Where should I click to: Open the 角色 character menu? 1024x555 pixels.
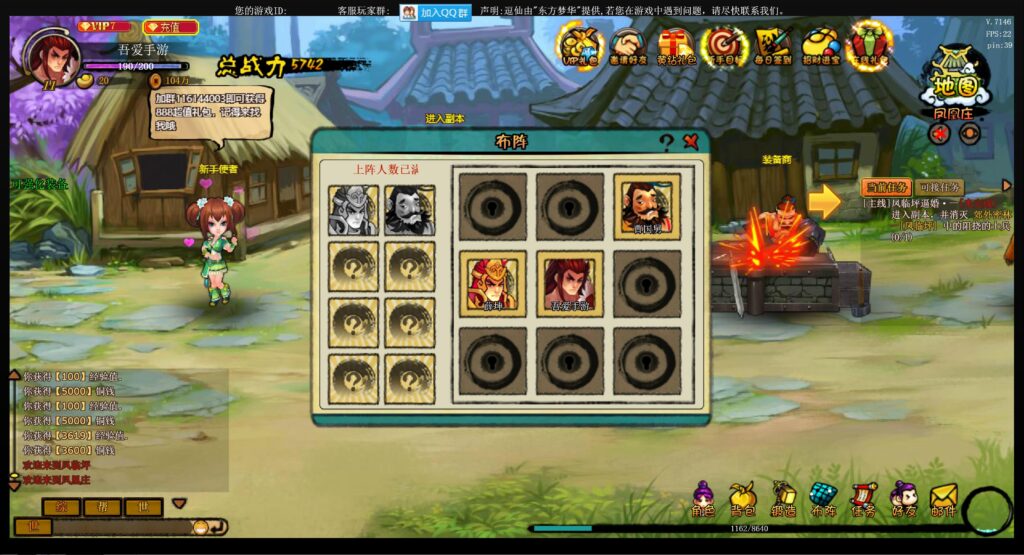coord(703,498)
